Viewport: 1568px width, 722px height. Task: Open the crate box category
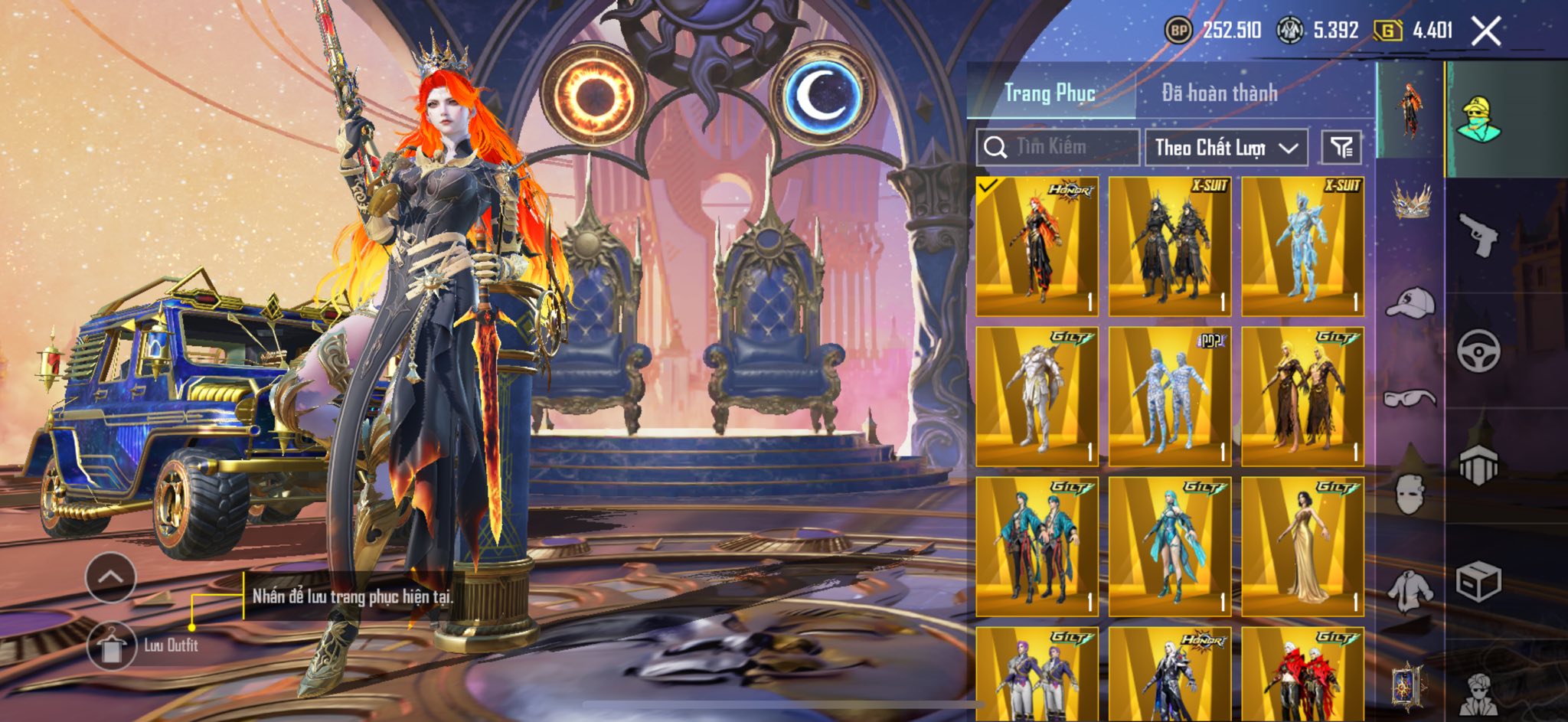[1478, 582]
